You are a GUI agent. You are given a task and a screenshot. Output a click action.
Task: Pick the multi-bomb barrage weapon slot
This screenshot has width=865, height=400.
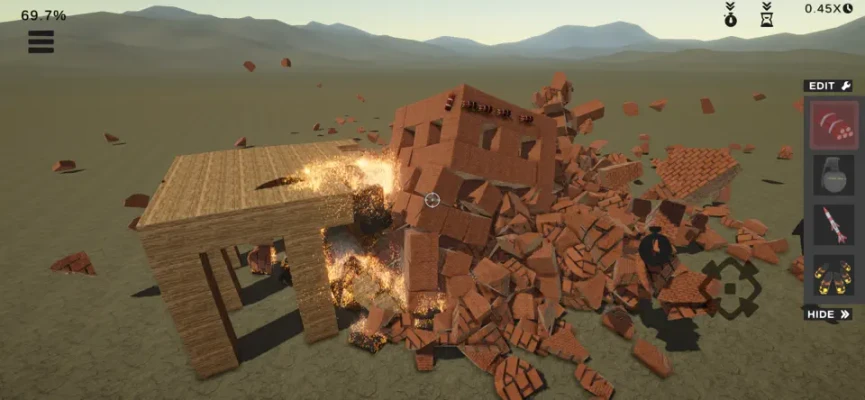(x=834, y=275)
